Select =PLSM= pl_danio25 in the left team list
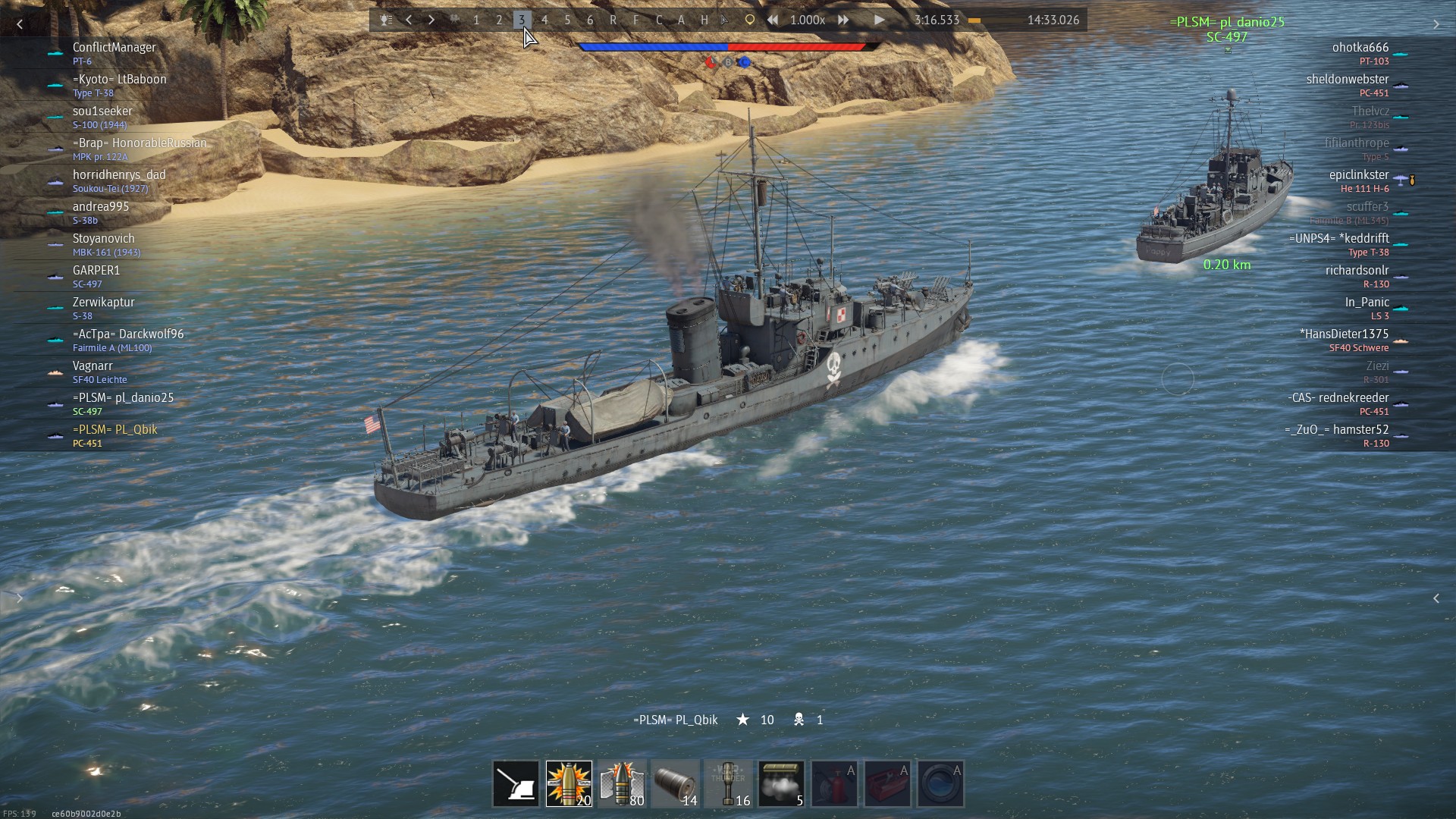This screenshot has width=1456, height=819. (123, 398)
